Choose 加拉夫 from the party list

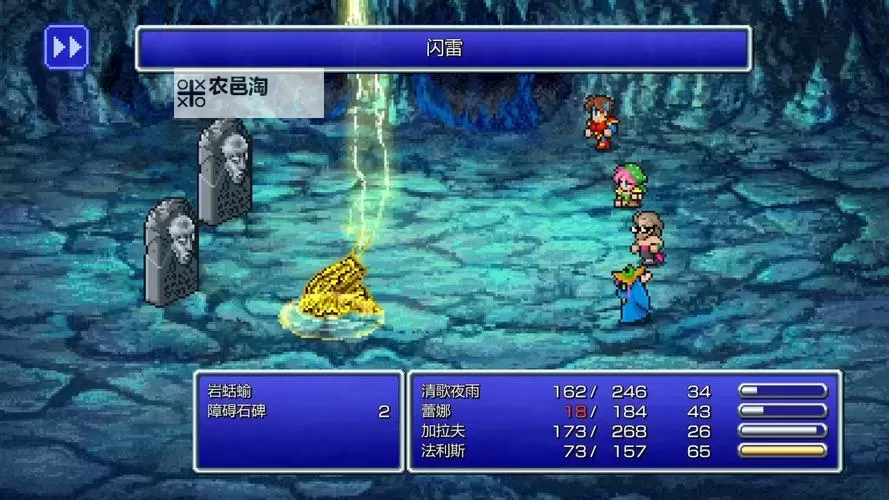[x=444, y=431]
